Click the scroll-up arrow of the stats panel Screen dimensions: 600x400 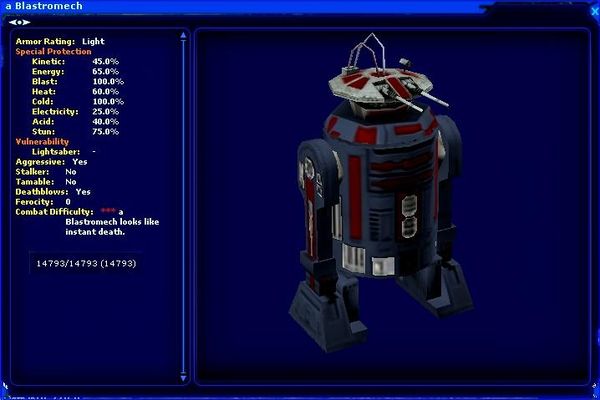click(183, 35)
